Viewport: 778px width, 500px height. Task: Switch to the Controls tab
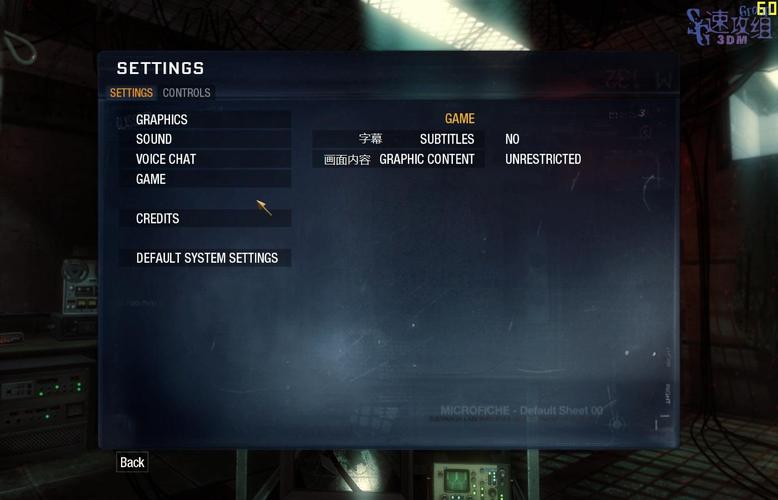(x=187, y=93)
